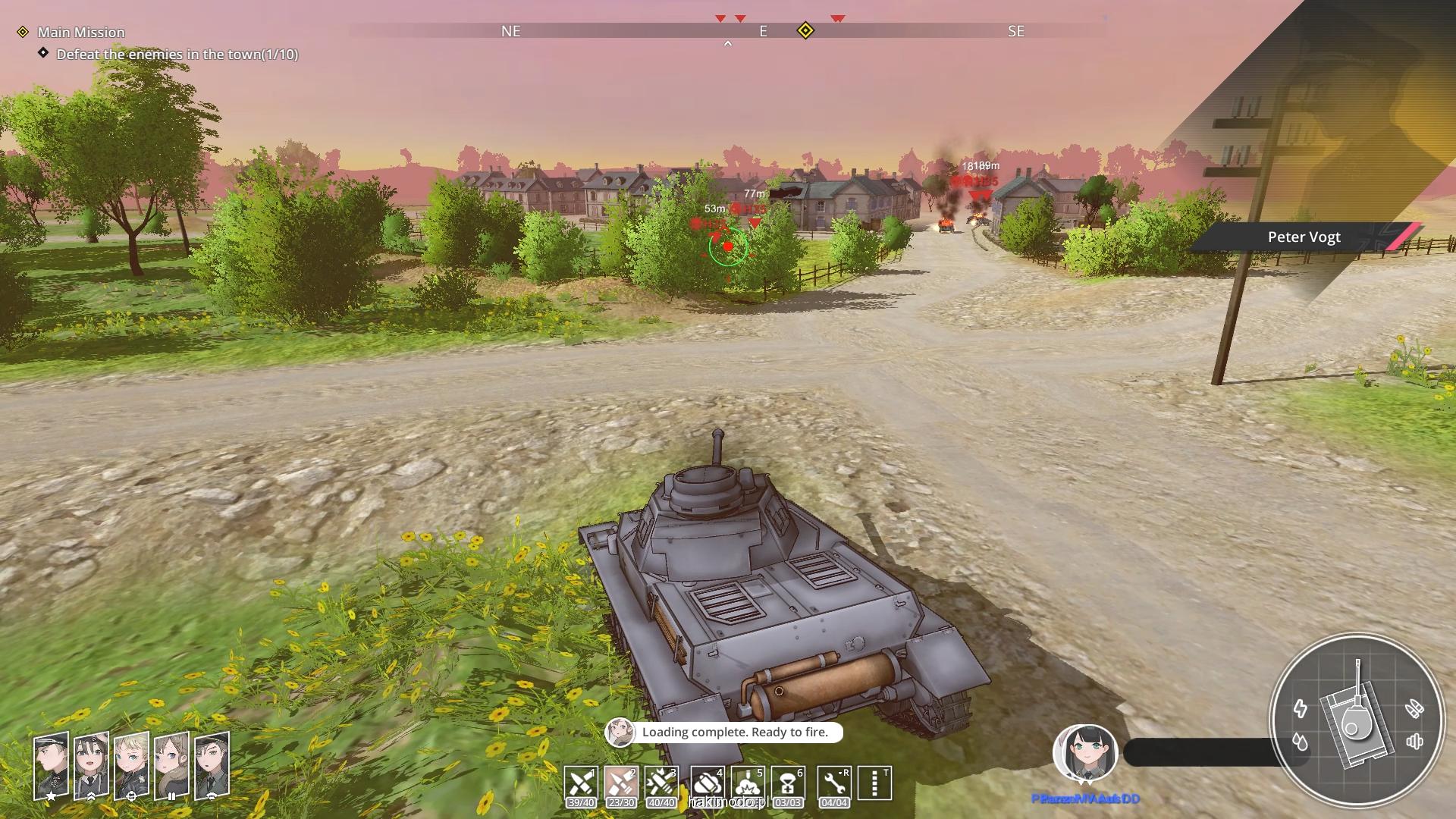1456x819 pixels.
Task: Select the radio operator portrait
Action: point(212,764)
